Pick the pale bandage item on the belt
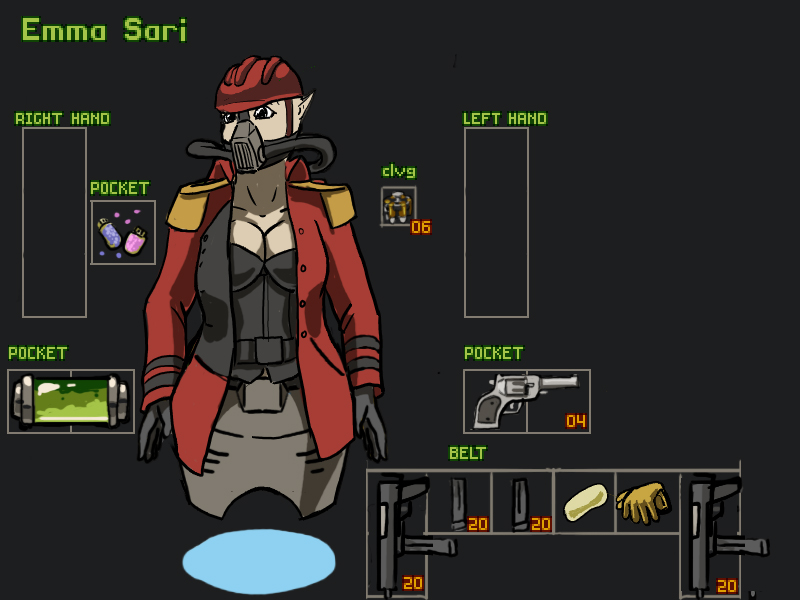 pos(585,501)
